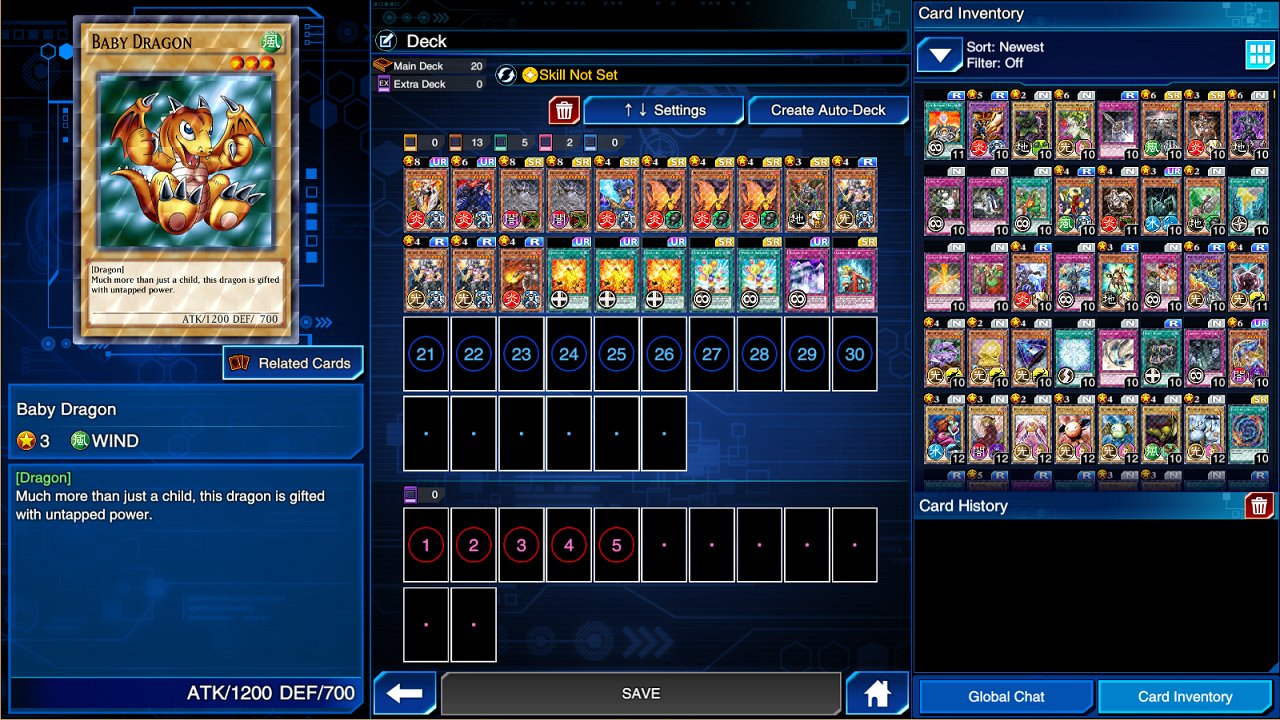Open the sort and filter dropdown

click(x=939, y=55)
